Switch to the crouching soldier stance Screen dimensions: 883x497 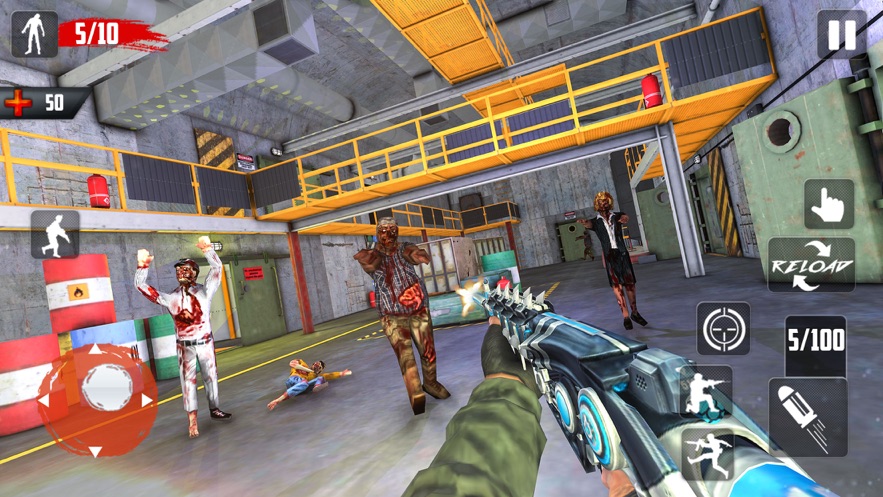click(x=706, y=392)
